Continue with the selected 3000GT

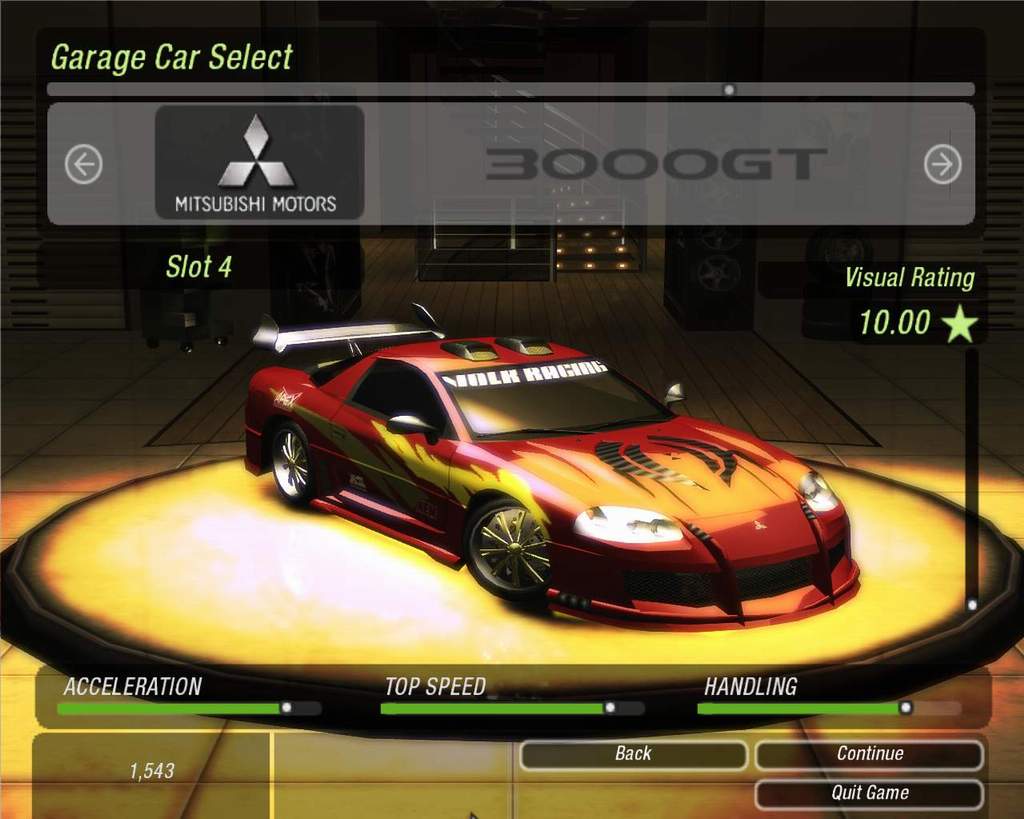869,754
